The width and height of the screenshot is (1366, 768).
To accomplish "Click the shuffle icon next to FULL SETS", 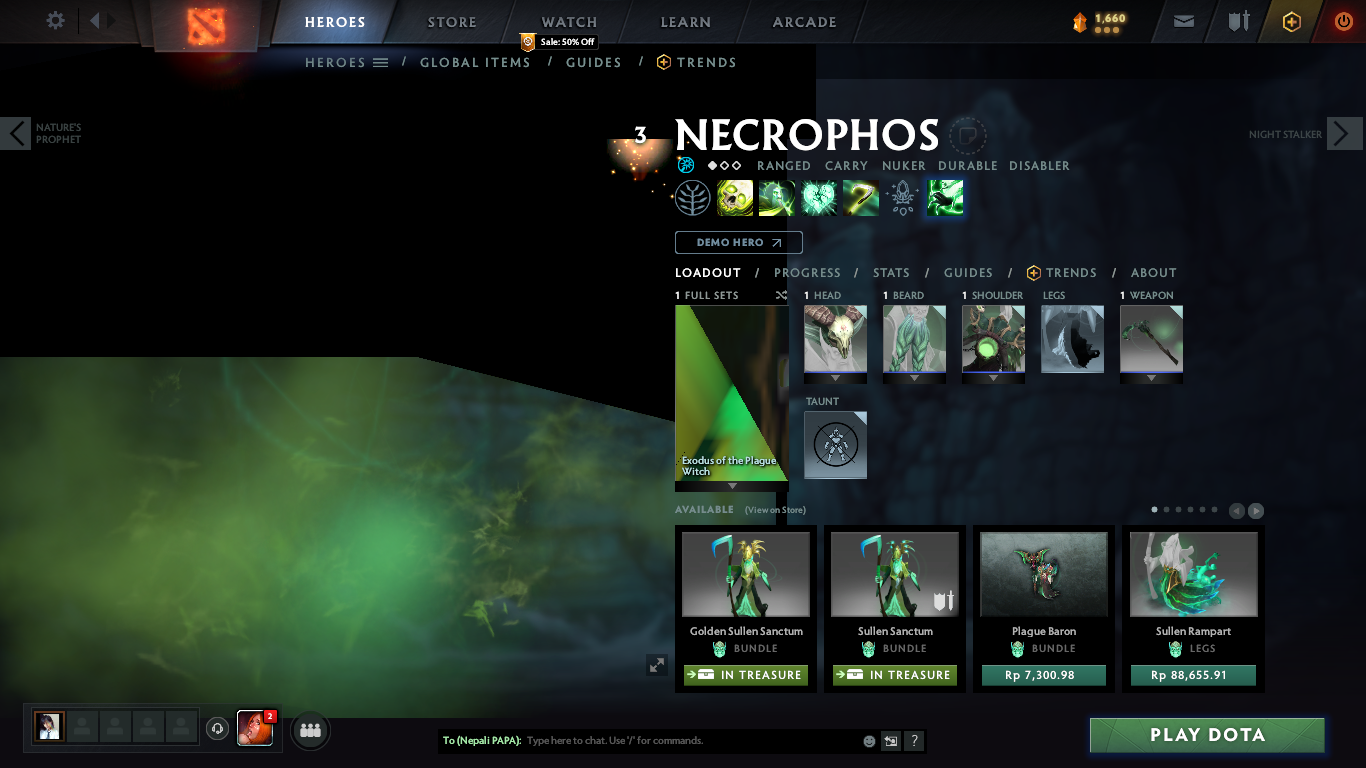I will click(781, 295).
